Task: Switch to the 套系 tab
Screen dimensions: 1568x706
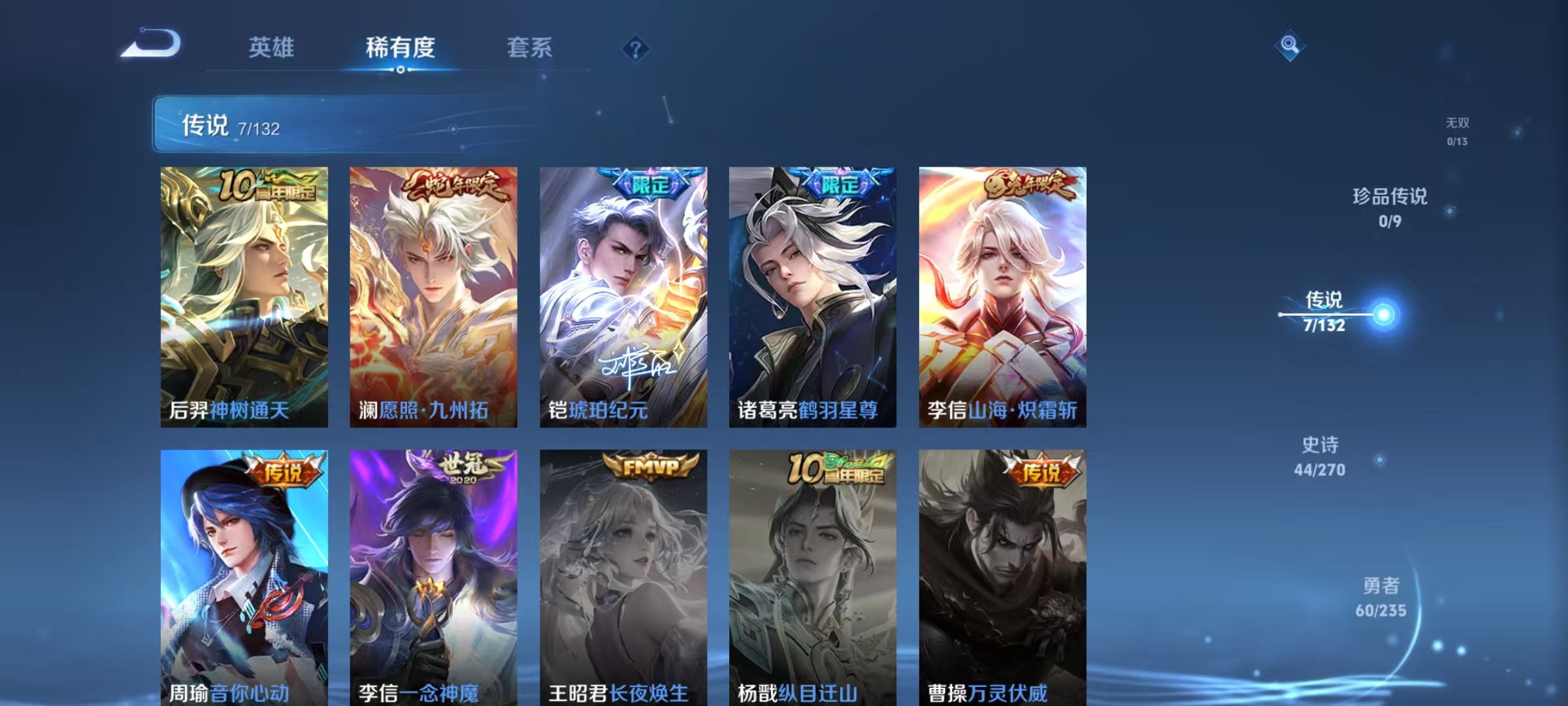Action: click(x=529, y=48)
